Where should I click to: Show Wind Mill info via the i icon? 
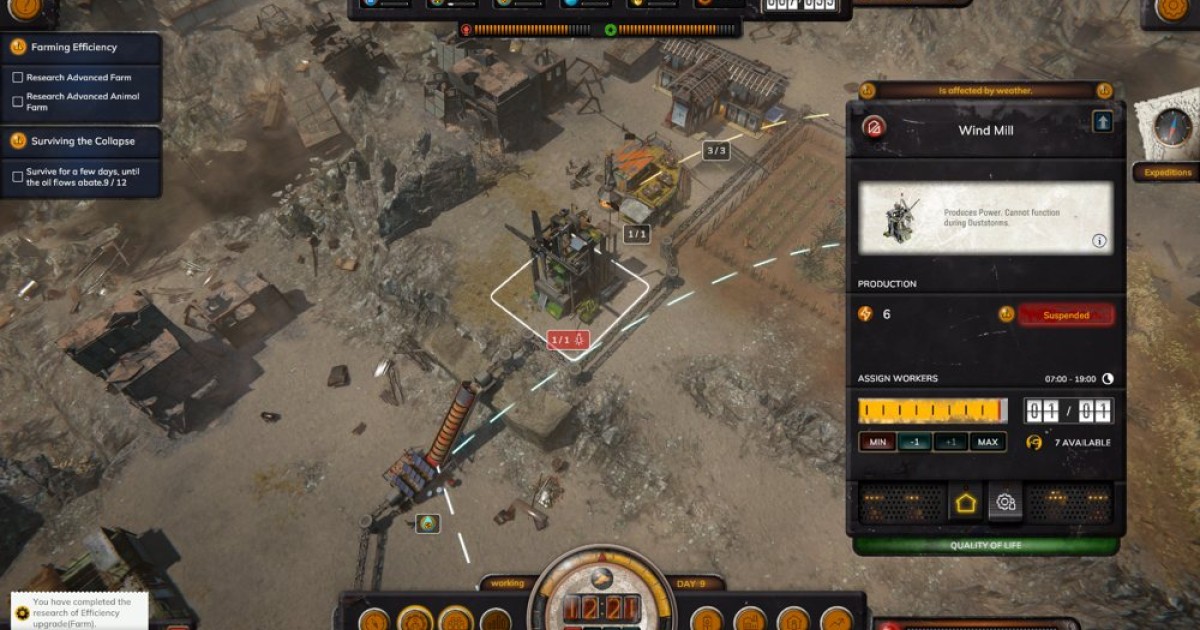(1099, 241)
